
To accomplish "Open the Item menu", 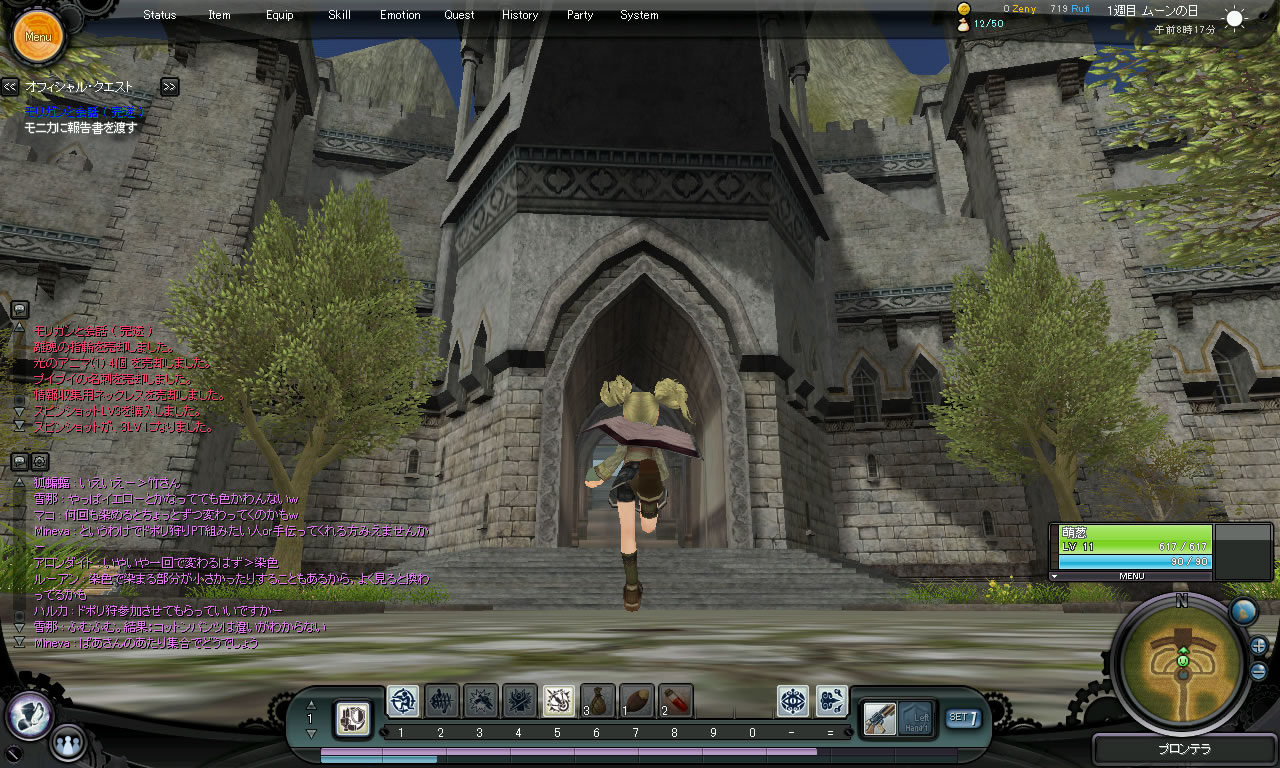I will [219, 15].
